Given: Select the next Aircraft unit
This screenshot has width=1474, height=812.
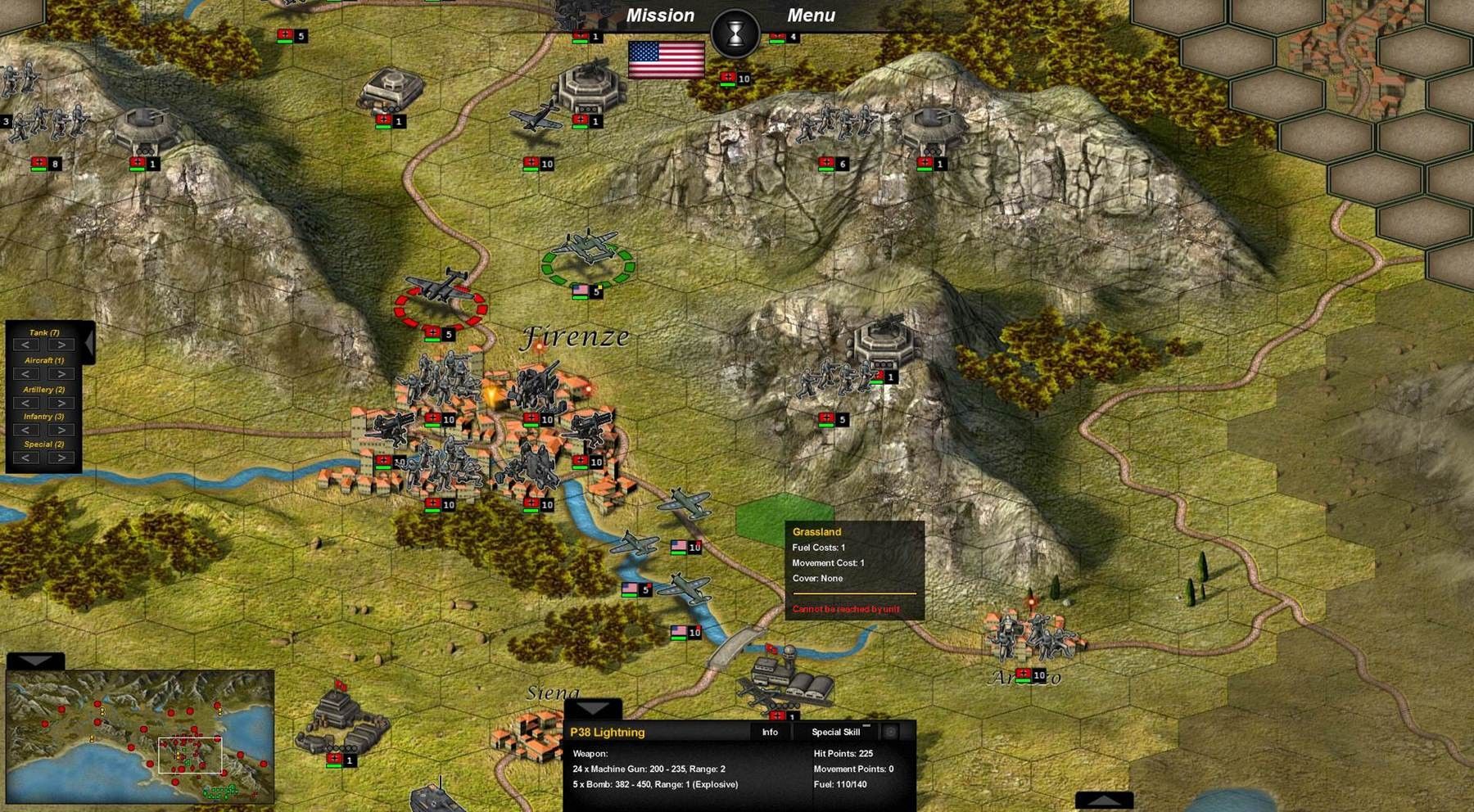Looking at the screenshot, I should pyautogui.click(x=61, y=374).
